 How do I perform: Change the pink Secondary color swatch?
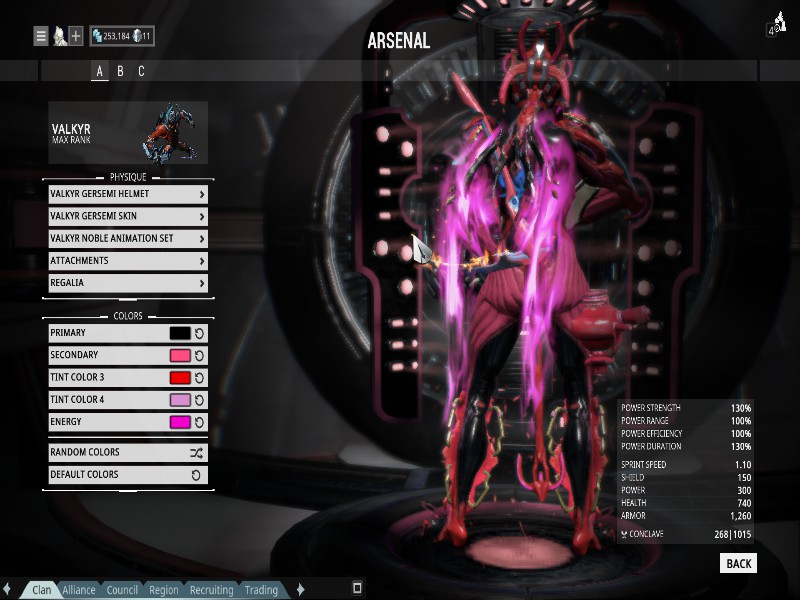click(180, 355)
